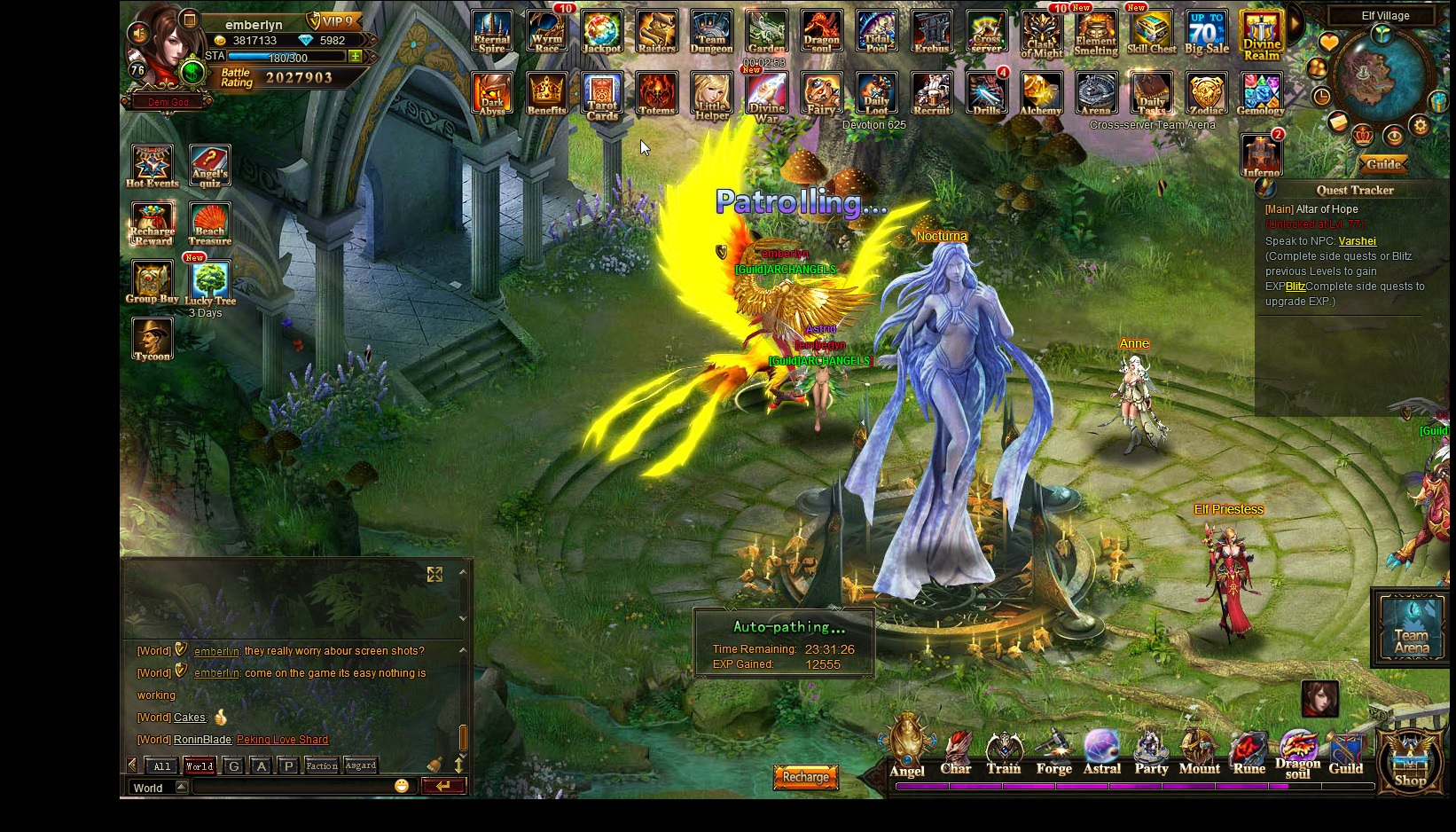Open the Tarot Cards feature

point(602,96)
